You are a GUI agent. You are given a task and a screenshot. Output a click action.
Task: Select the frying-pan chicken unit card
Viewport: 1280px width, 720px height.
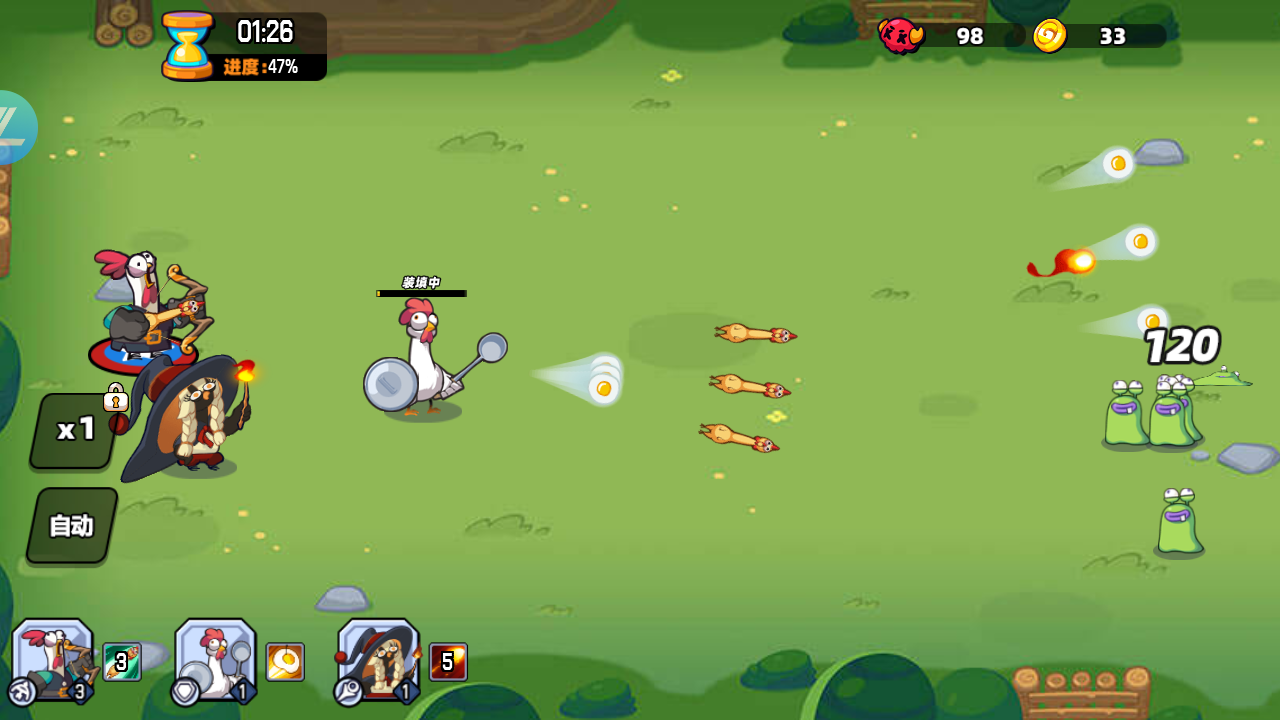(213, 660)
